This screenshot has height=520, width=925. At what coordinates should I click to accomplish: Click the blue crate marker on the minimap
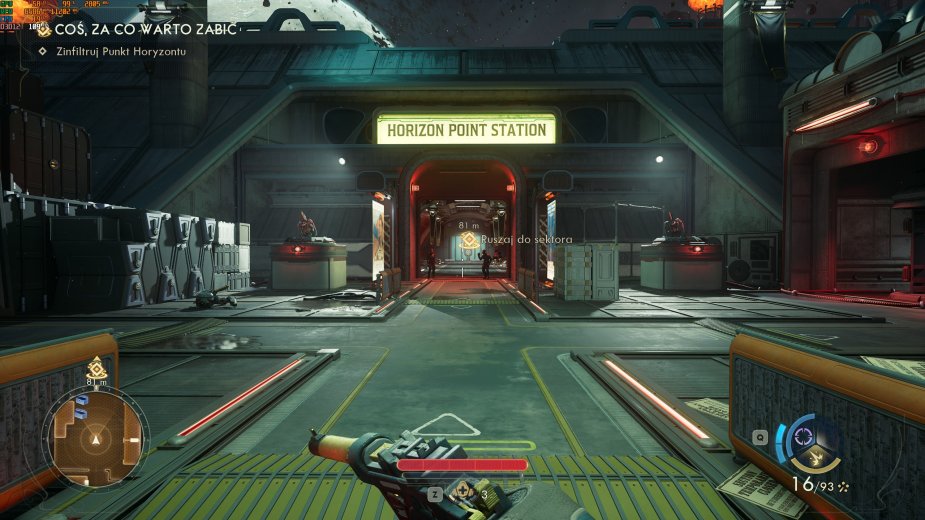click(83, 403)
